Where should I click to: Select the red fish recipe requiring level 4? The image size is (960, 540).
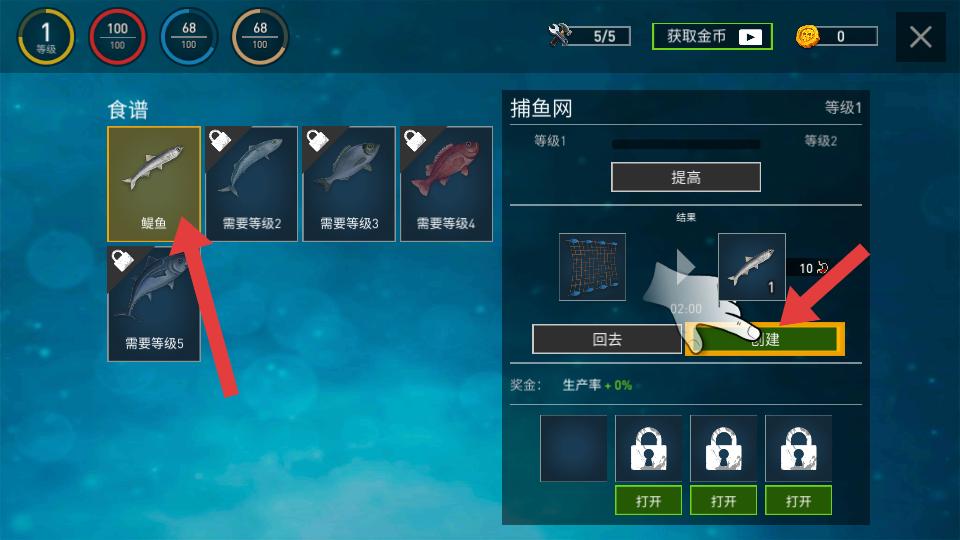pyautogui.click(x=446, y=184)
